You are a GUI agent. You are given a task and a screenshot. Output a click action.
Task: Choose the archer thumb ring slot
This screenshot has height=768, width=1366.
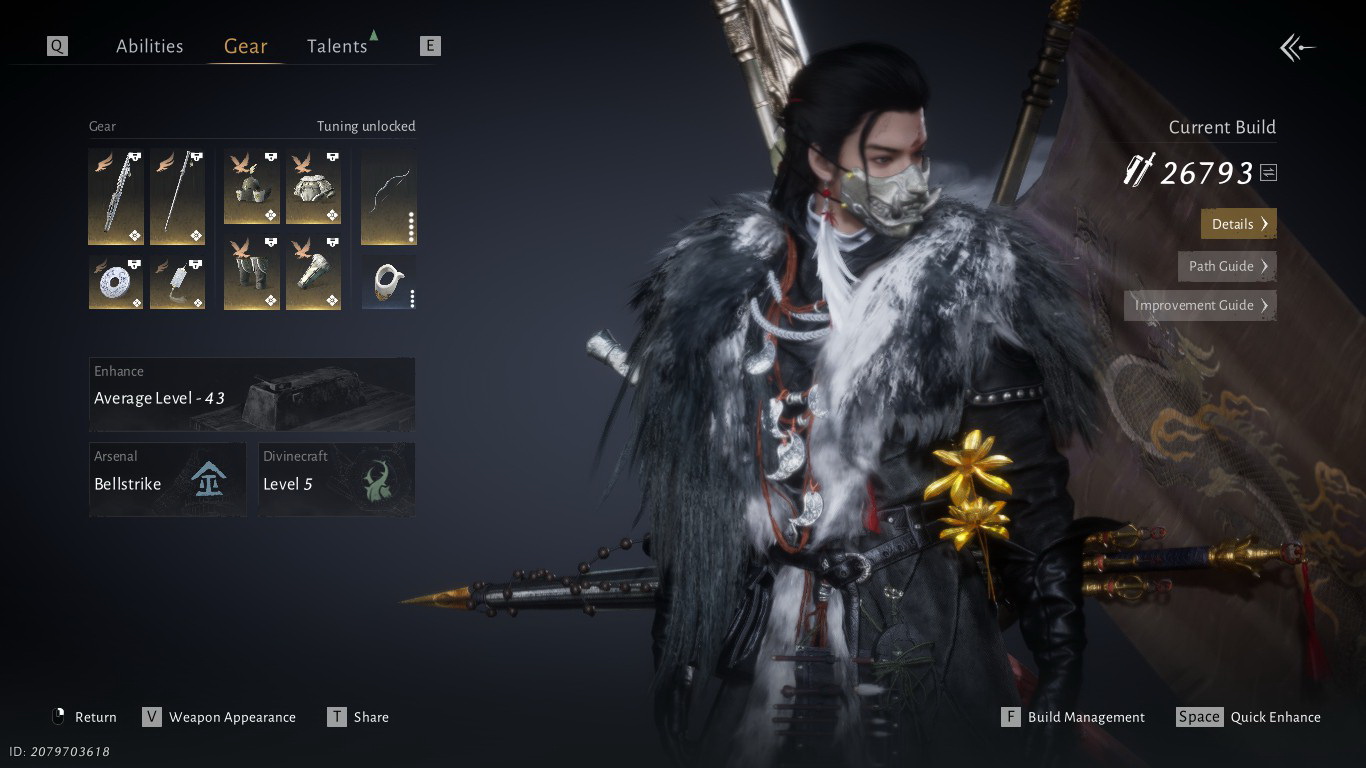click(388, 283)
